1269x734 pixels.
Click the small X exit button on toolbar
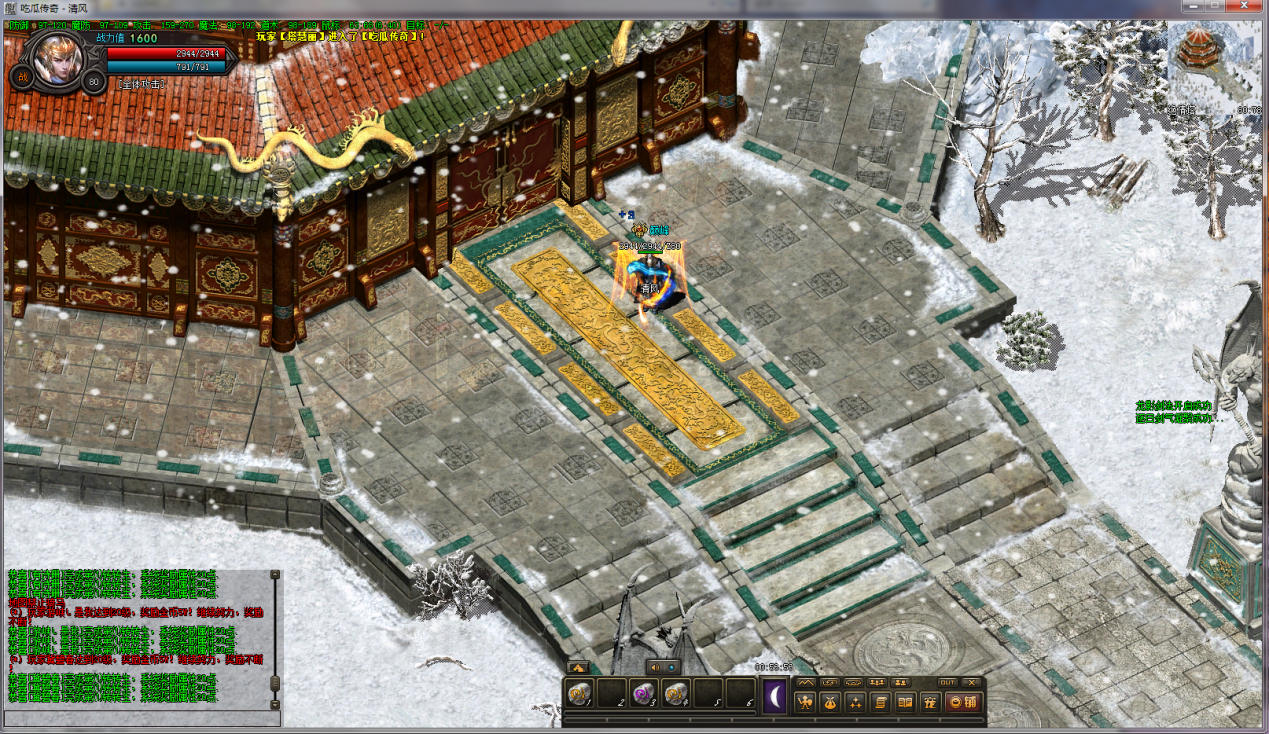pos(972,682)
